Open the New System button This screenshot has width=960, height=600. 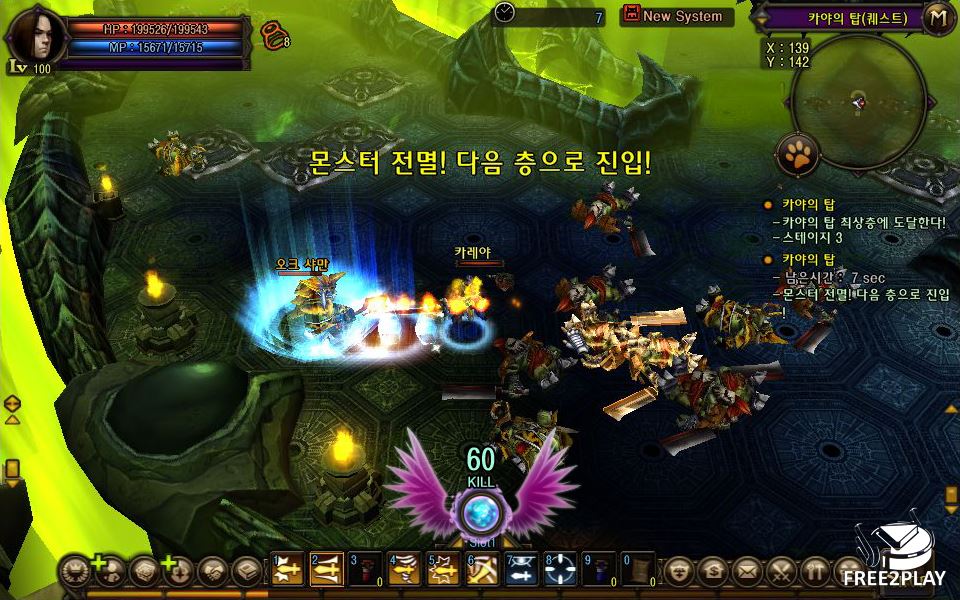[677, 16]
